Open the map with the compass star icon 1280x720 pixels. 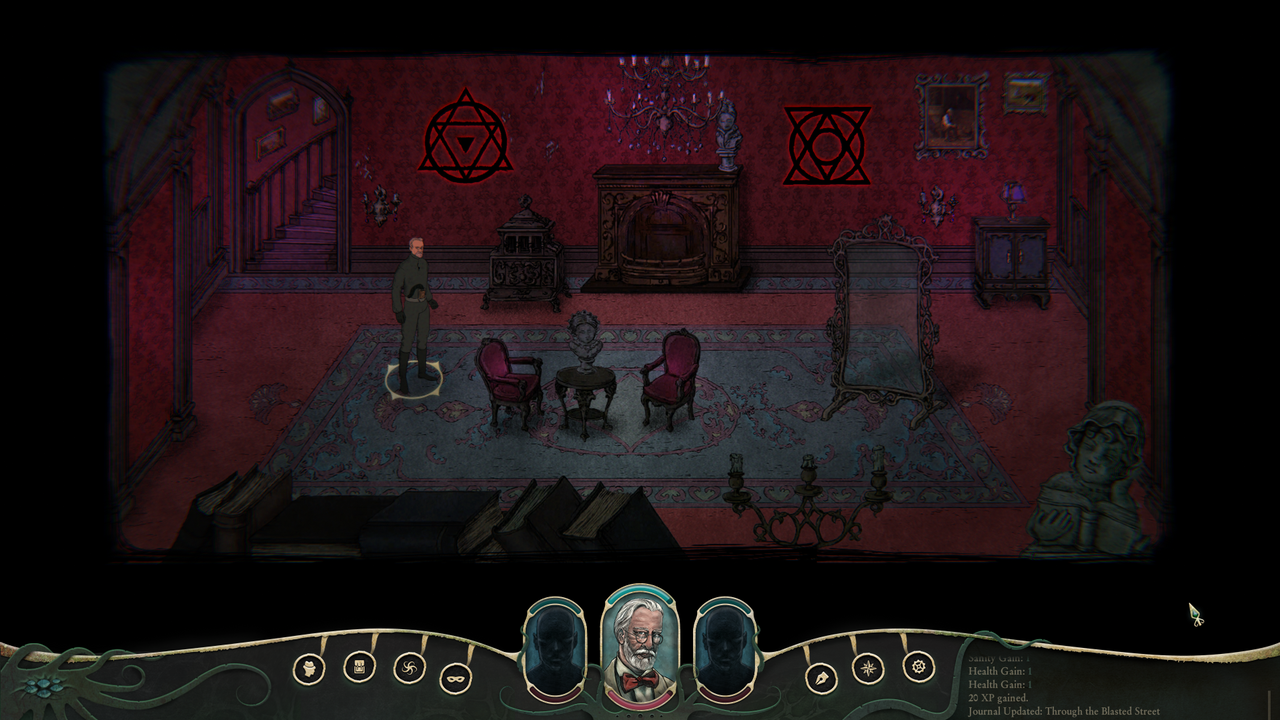[x=868, y=668]
